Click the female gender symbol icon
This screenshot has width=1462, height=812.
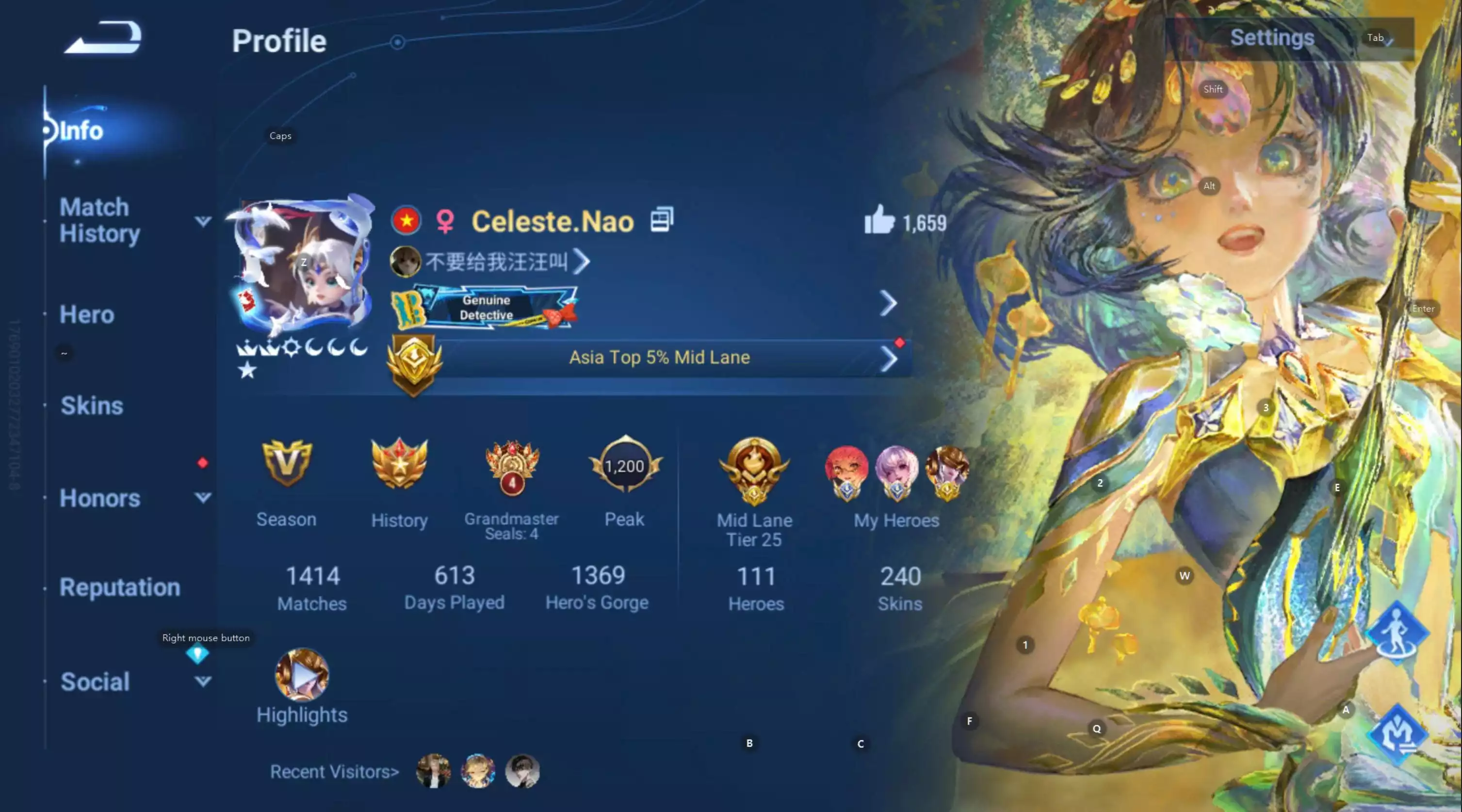445,221
